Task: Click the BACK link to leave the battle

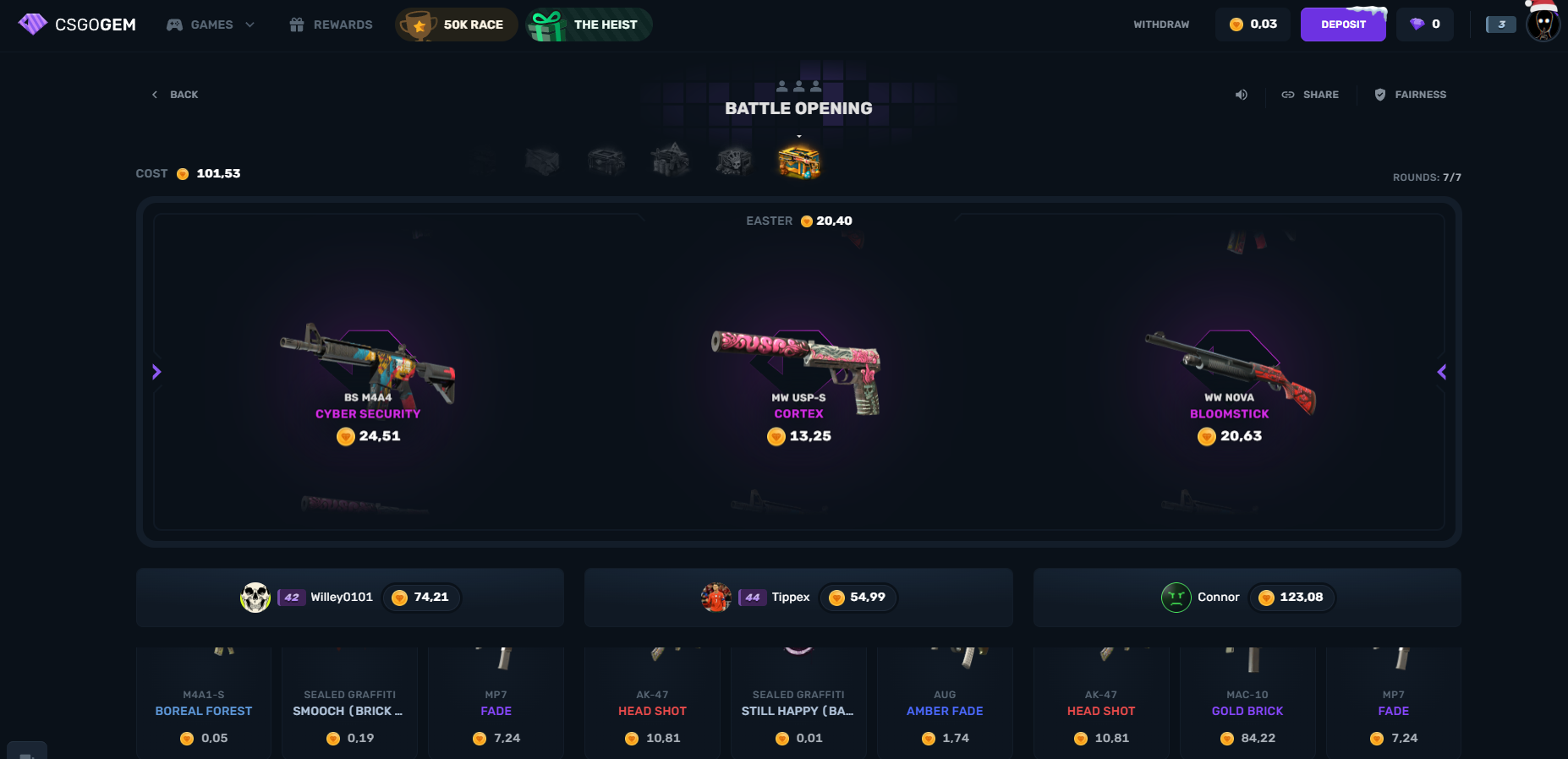Action: tap(174, 95)
